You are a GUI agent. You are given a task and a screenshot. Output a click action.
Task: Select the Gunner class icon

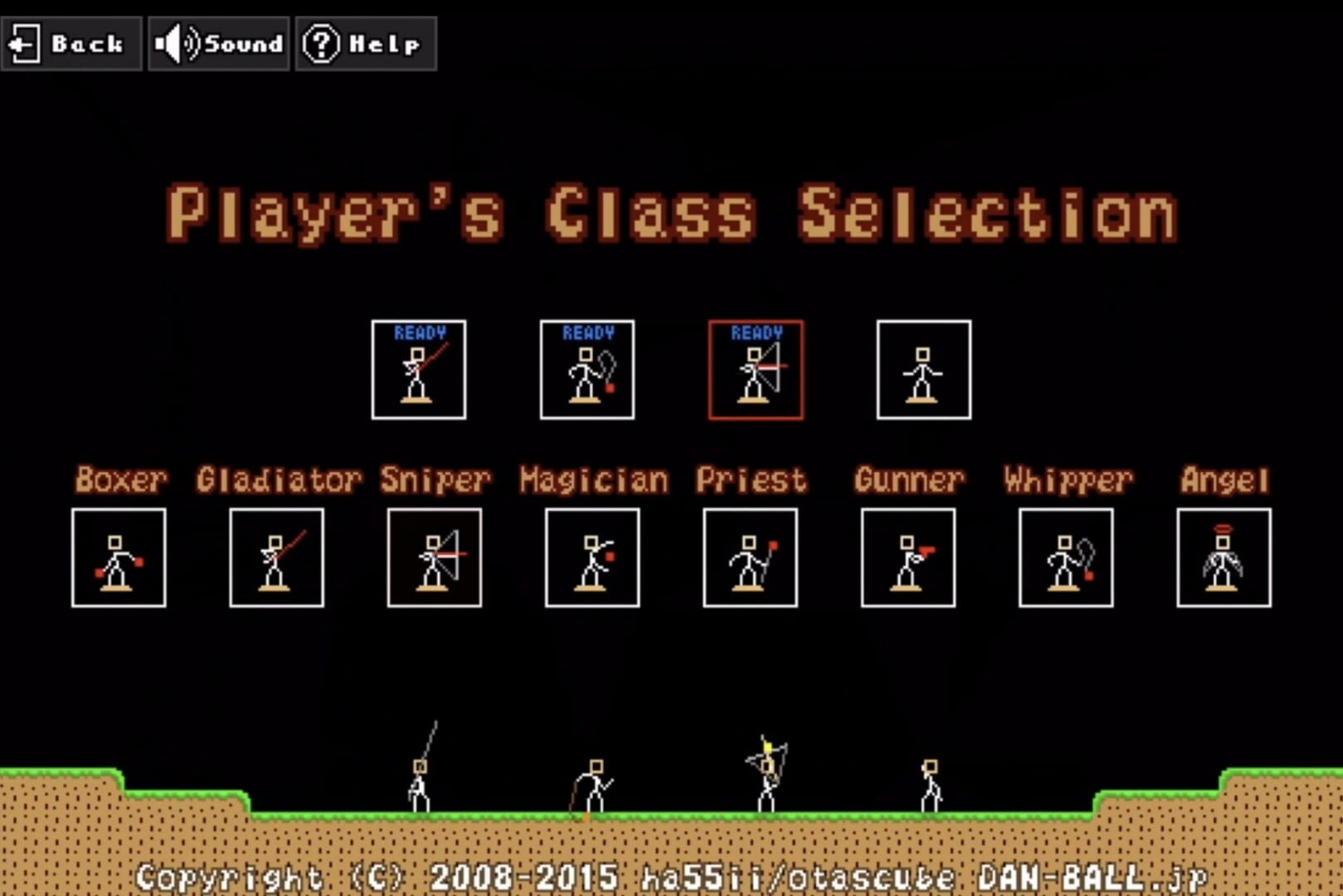click(x=907, y=558)
